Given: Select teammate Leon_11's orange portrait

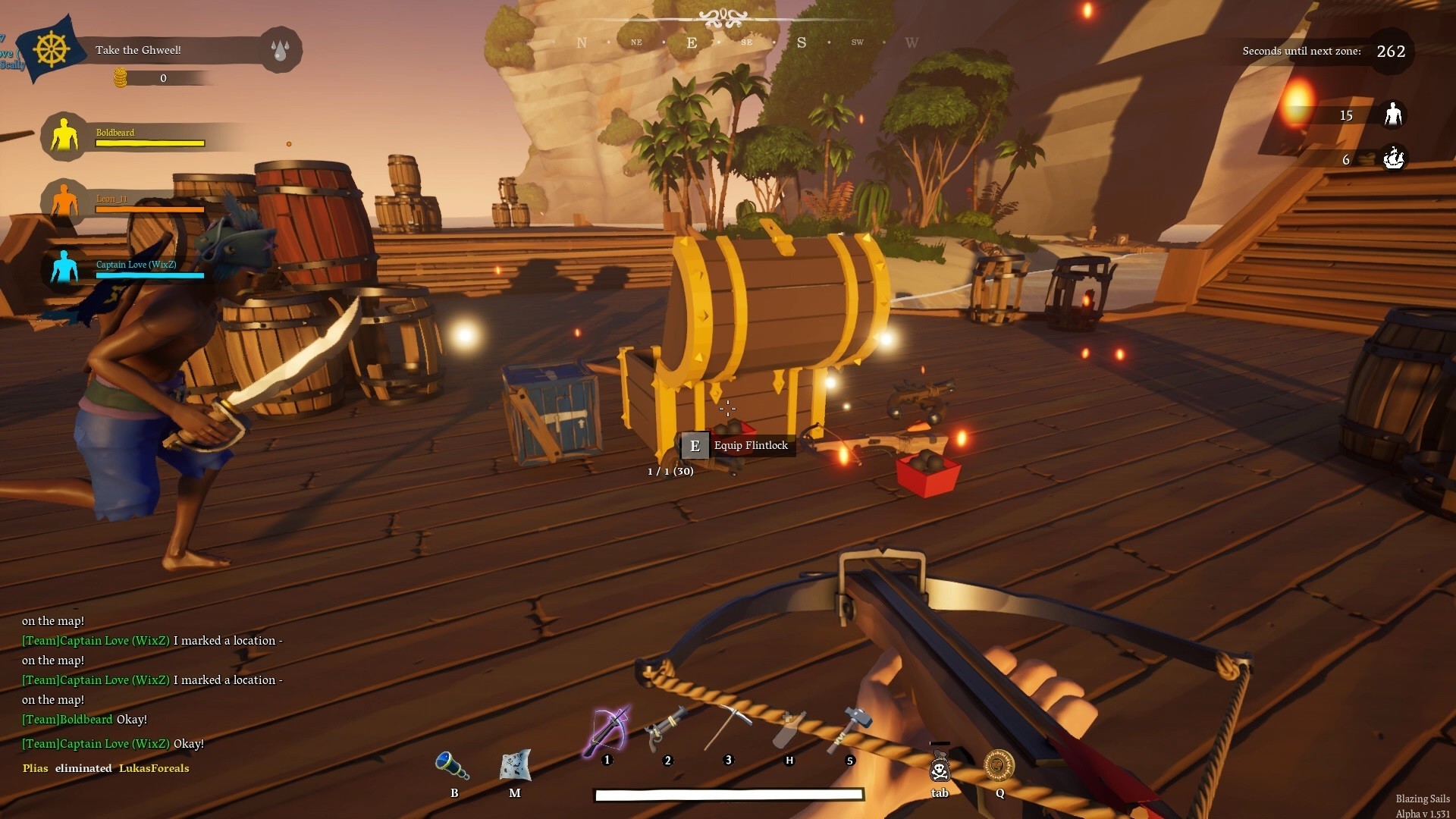Looking at the screenshot, I should click(64, 202).
